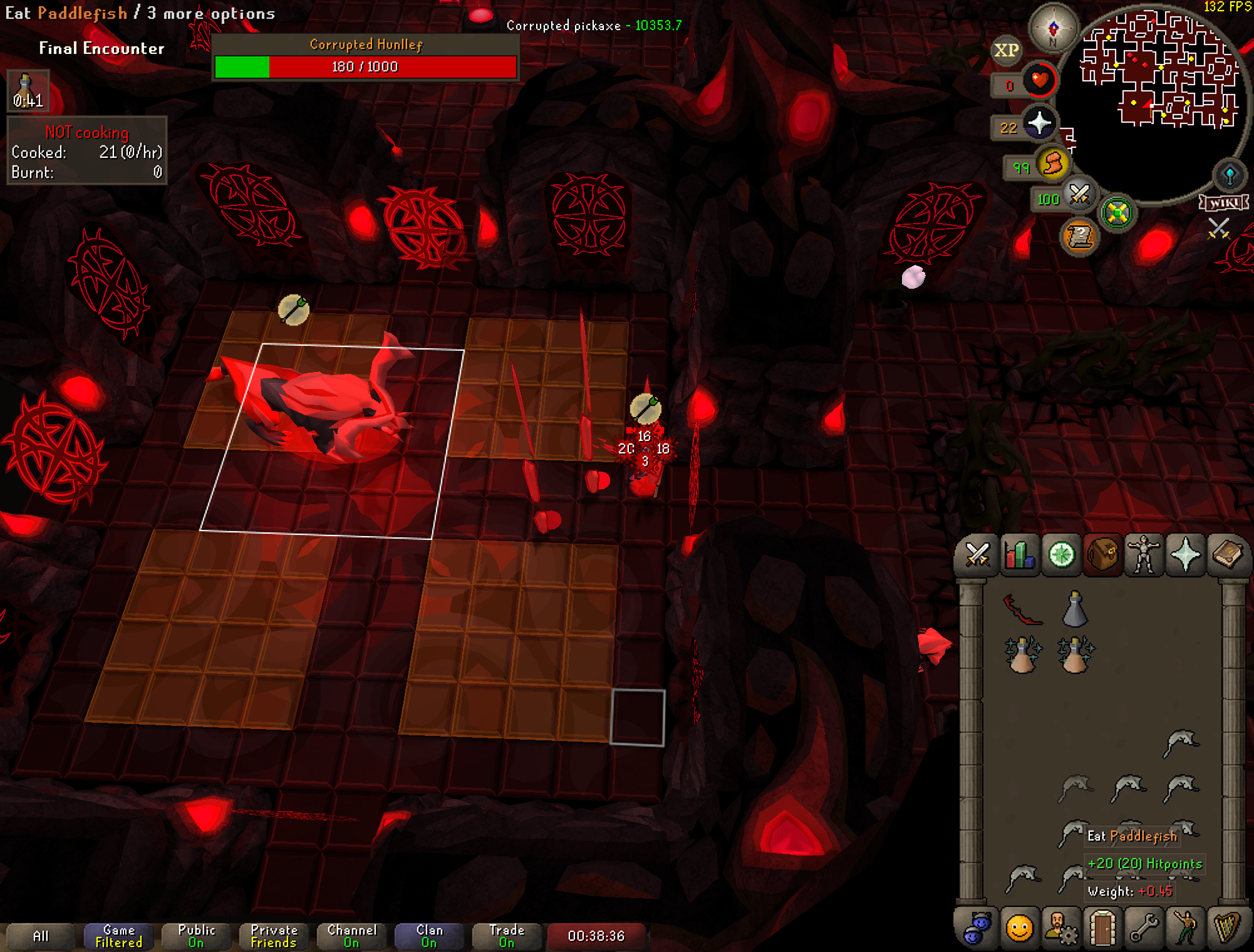The height and width of the screenshot is (952, 1254).
Task: Toggle the quick-prayers orb
Action: 1039,123
